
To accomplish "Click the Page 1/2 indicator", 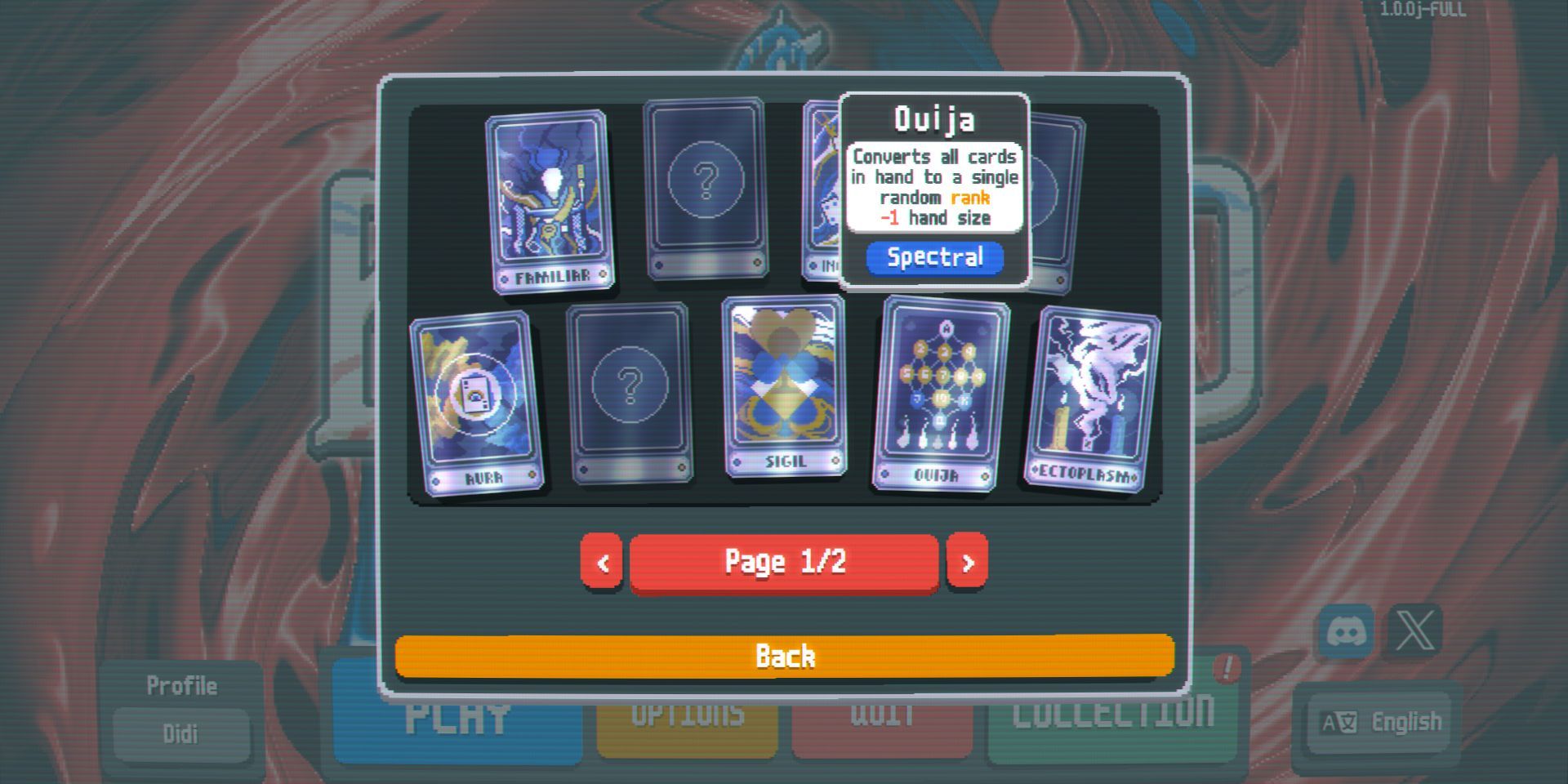I will [784, 560].
